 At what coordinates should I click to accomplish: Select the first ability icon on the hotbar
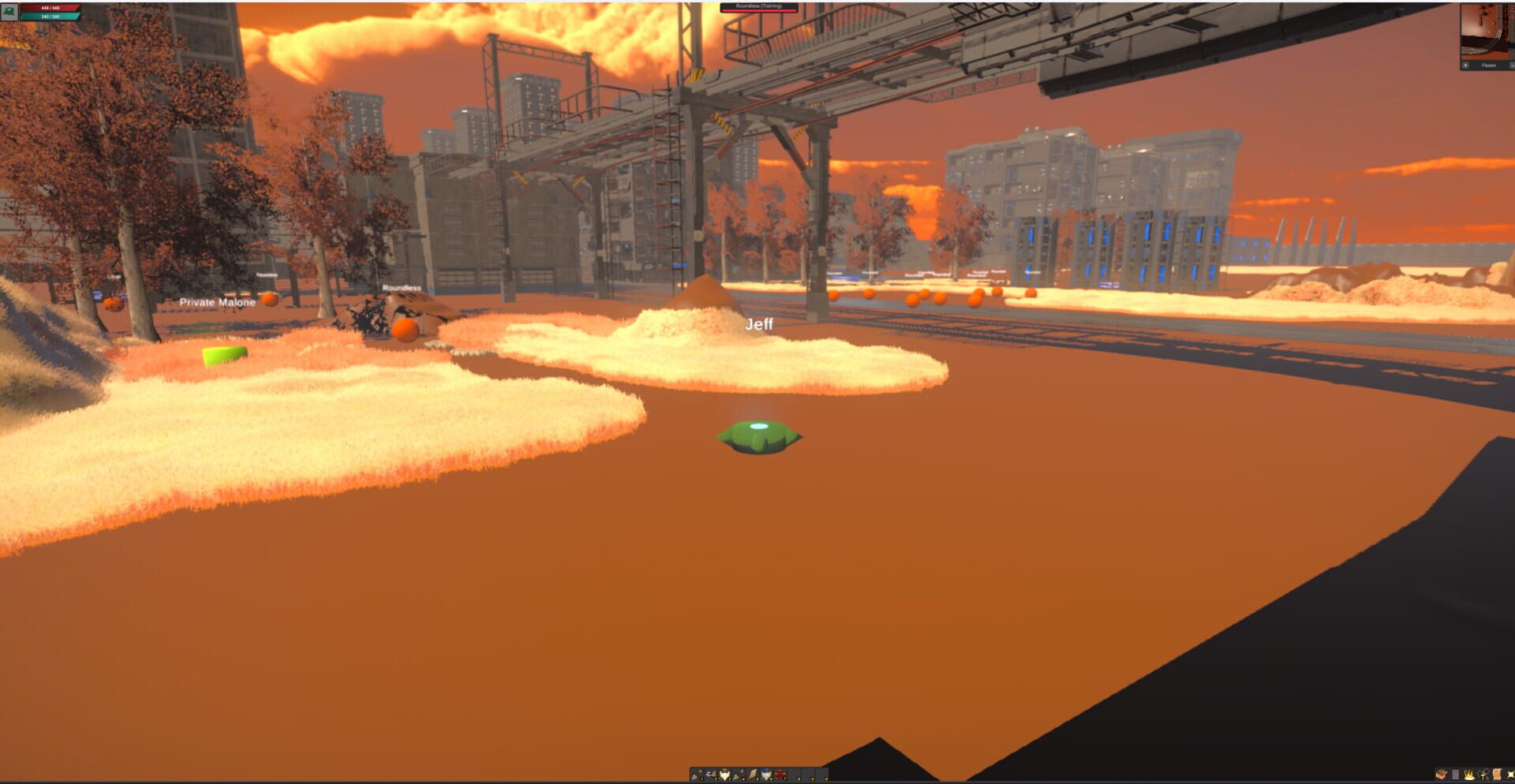tap(694, 774)
